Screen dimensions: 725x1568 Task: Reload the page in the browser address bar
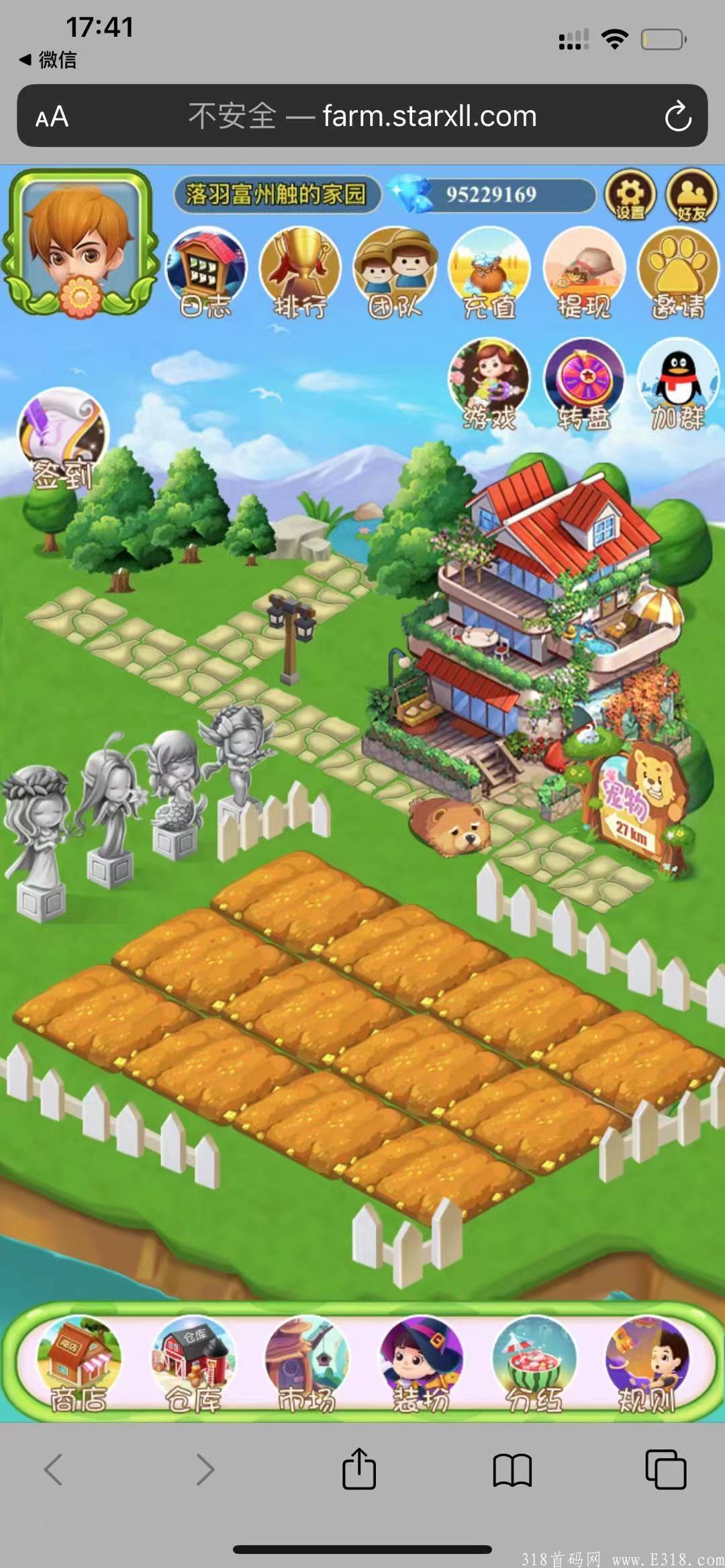(x=677, y=117)
